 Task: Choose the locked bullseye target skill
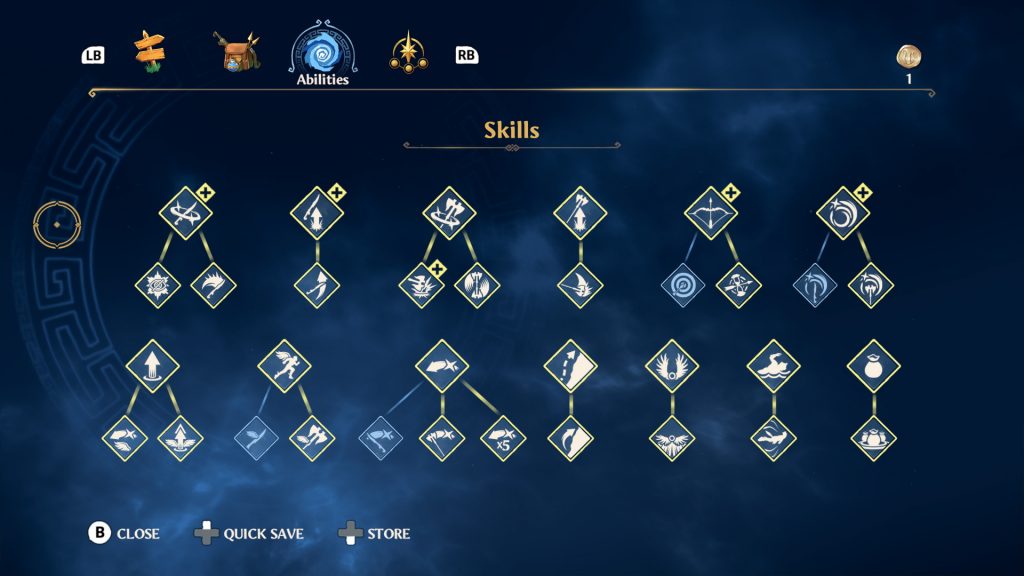click(x=683, y=285)
